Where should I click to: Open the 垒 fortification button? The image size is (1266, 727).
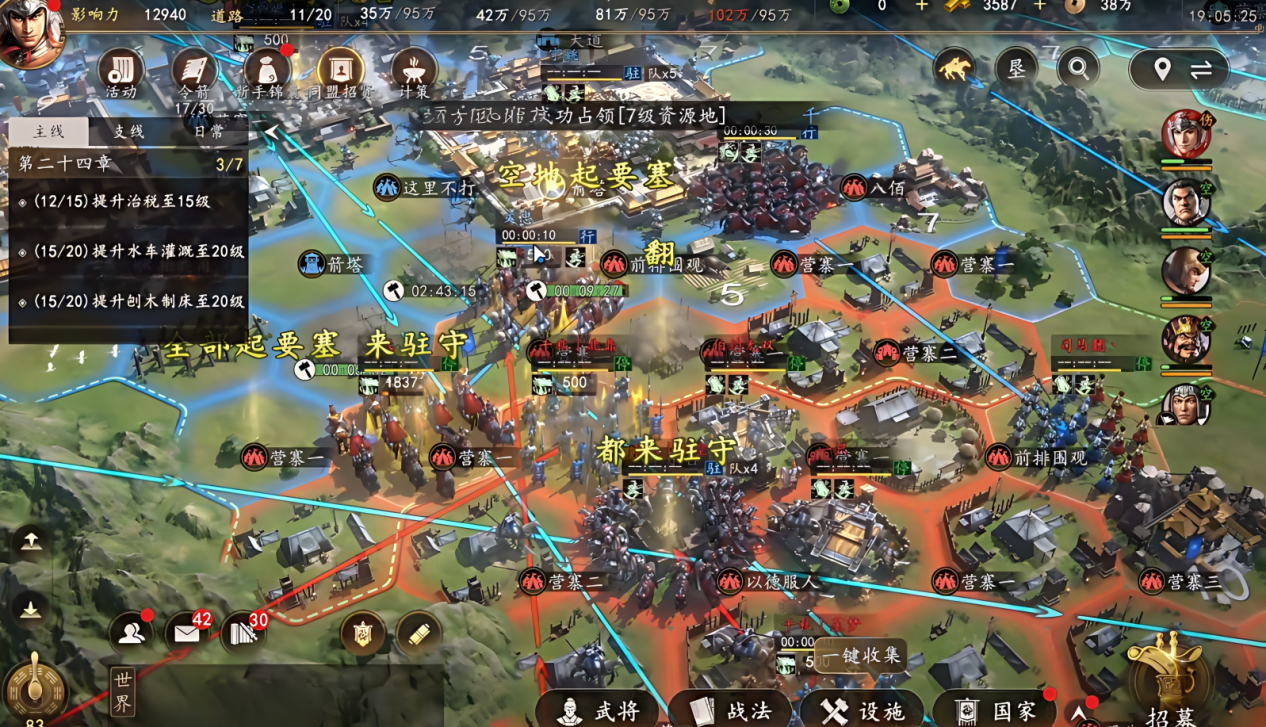pyautogui.click(x=1017, y=68)
